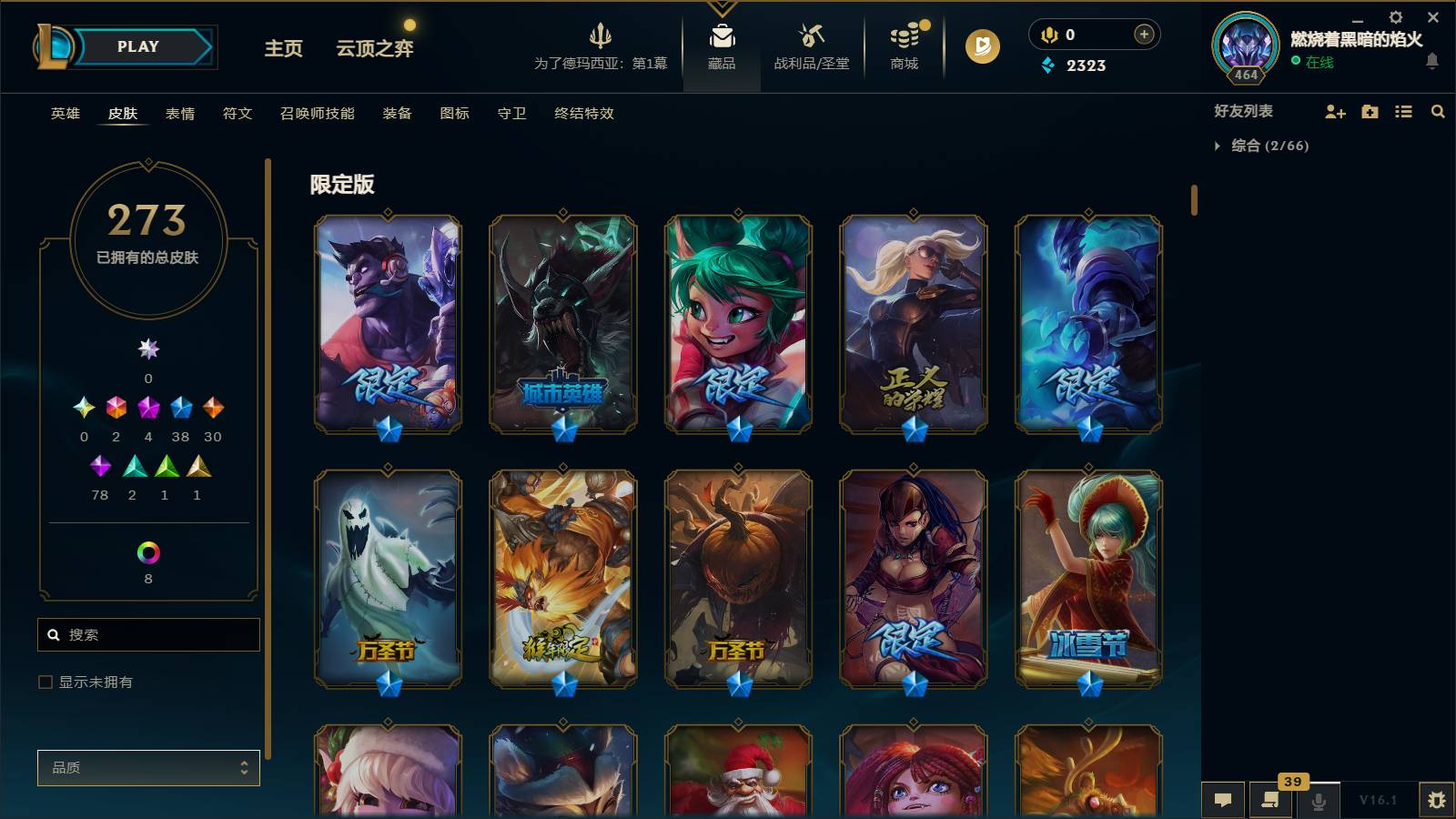Mute voice with the microphone toggle
Screen dimensions: 1456x819
coord(1319,800)
